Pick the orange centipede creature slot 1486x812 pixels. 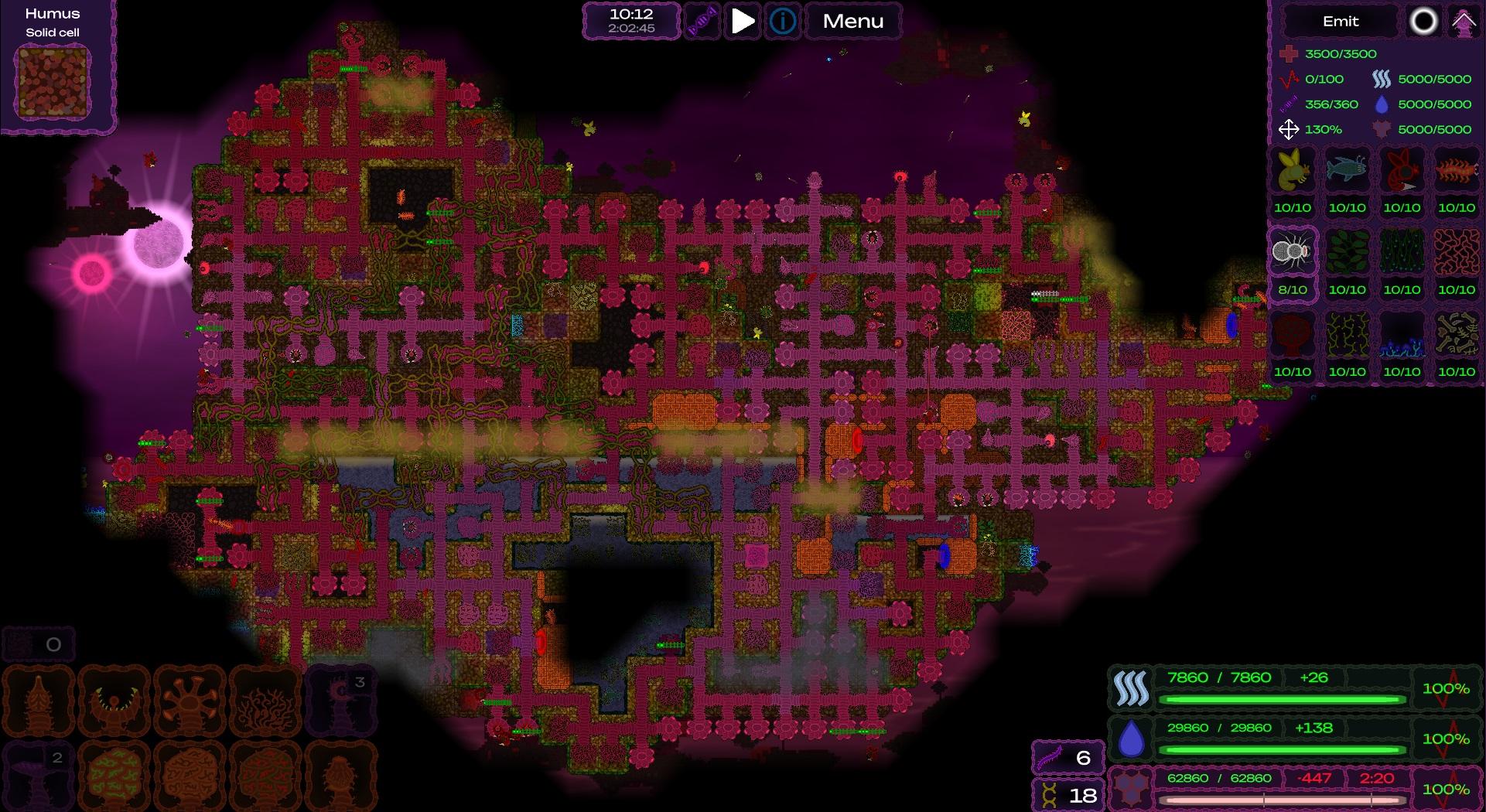pos(1456,170)
